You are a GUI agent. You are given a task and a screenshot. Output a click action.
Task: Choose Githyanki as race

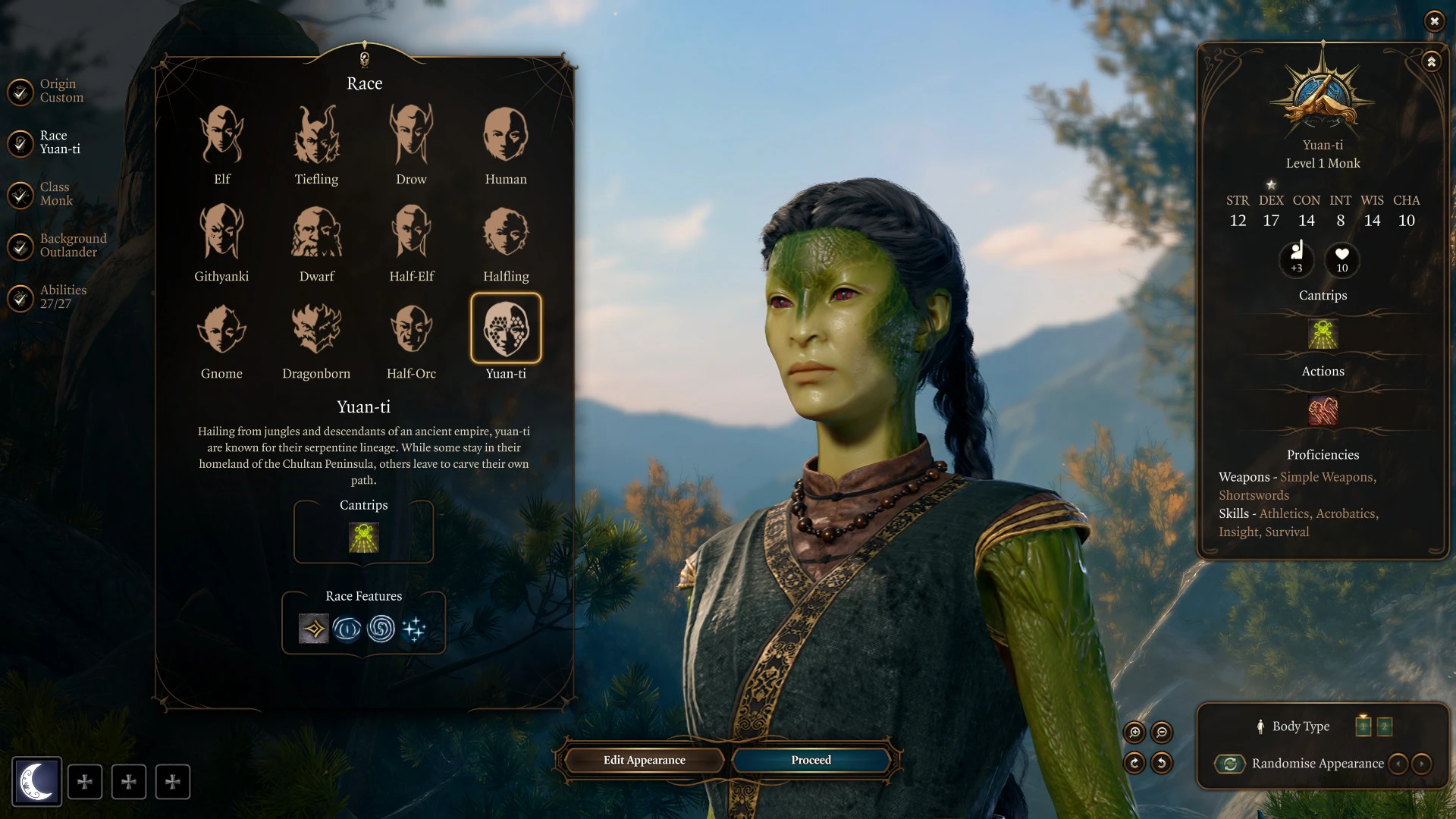221,234
